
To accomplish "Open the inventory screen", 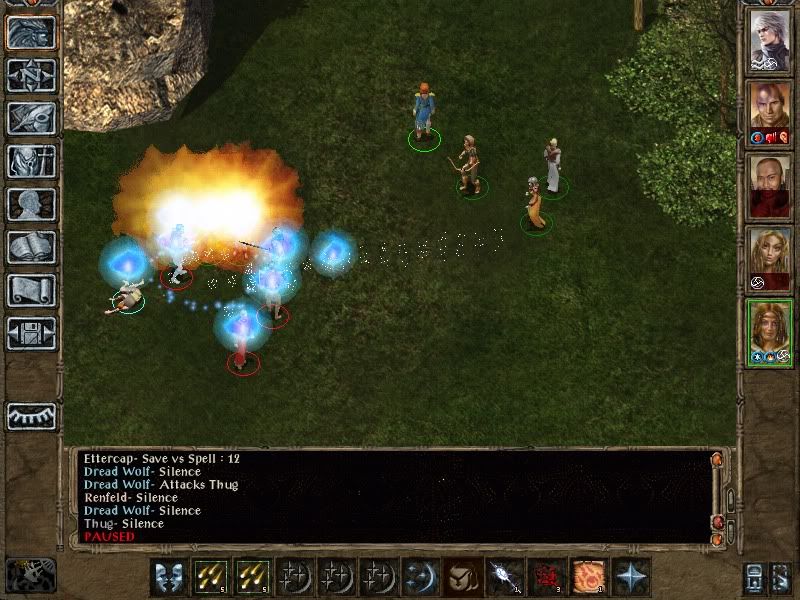I will pyautogui.click(x=31, y=161).
